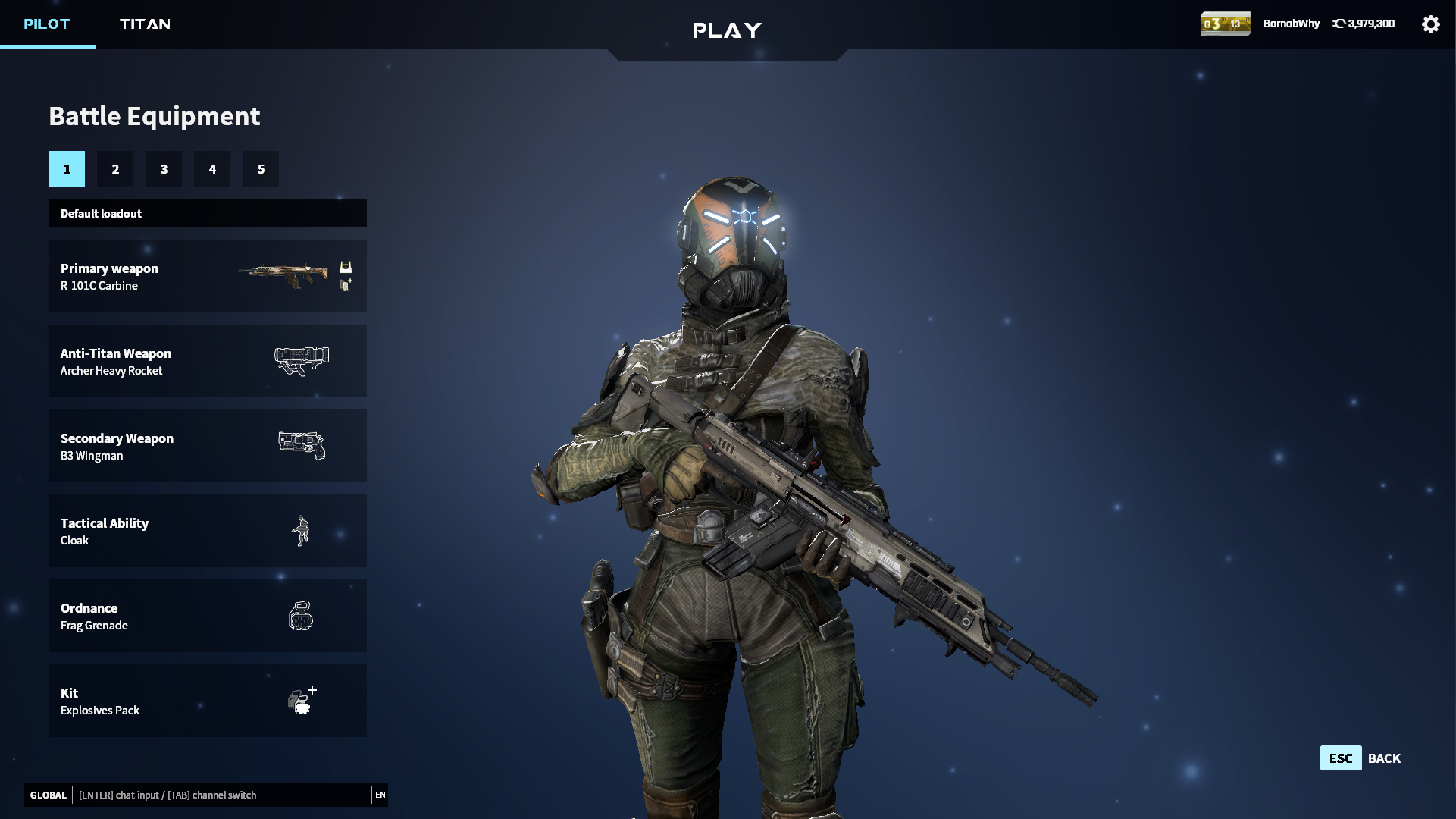This screenshot has height=819, width=1456.
Task: Rename the Default loadout name field
Action: coord(207,214)
